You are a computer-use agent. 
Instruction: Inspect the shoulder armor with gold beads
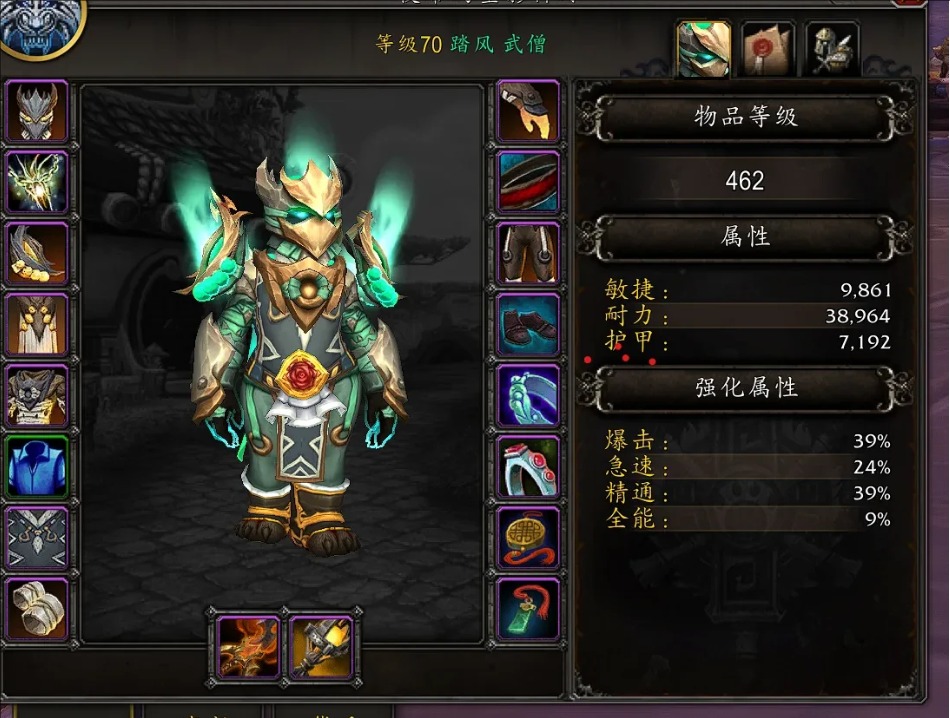coord(38,253)
